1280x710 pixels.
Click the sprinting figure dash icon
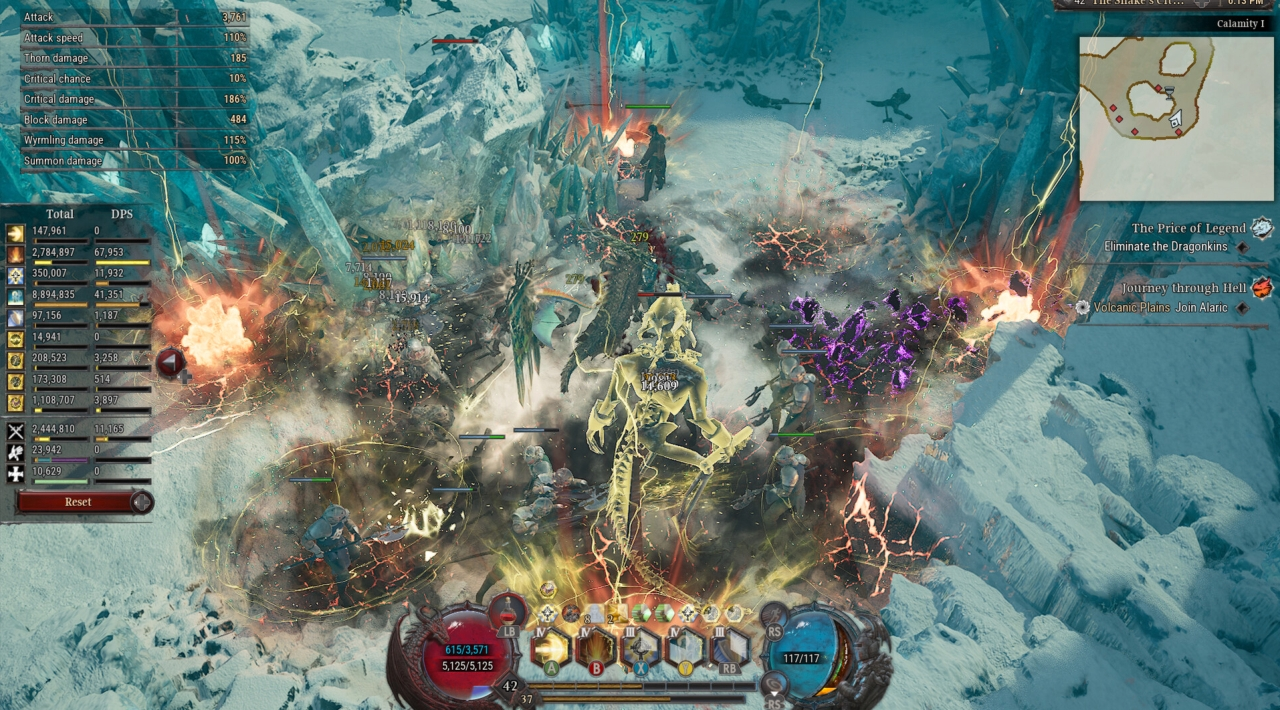point(775,616)
